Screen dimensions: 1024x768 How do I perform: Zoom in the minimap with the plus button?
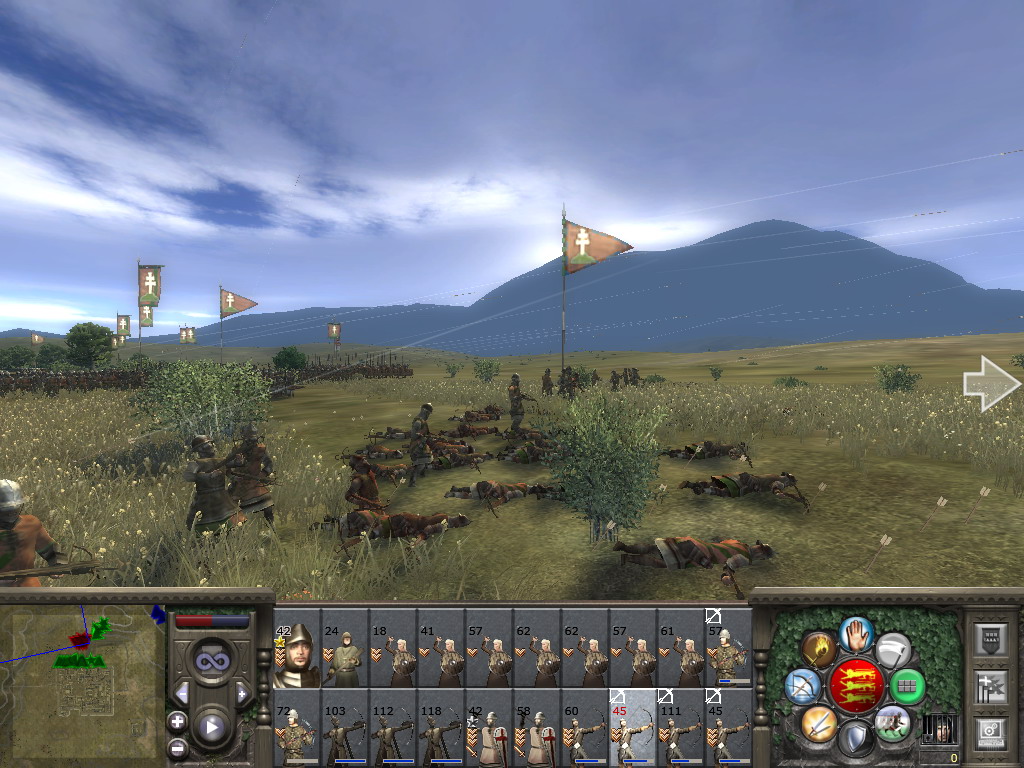tap(177, 721)
